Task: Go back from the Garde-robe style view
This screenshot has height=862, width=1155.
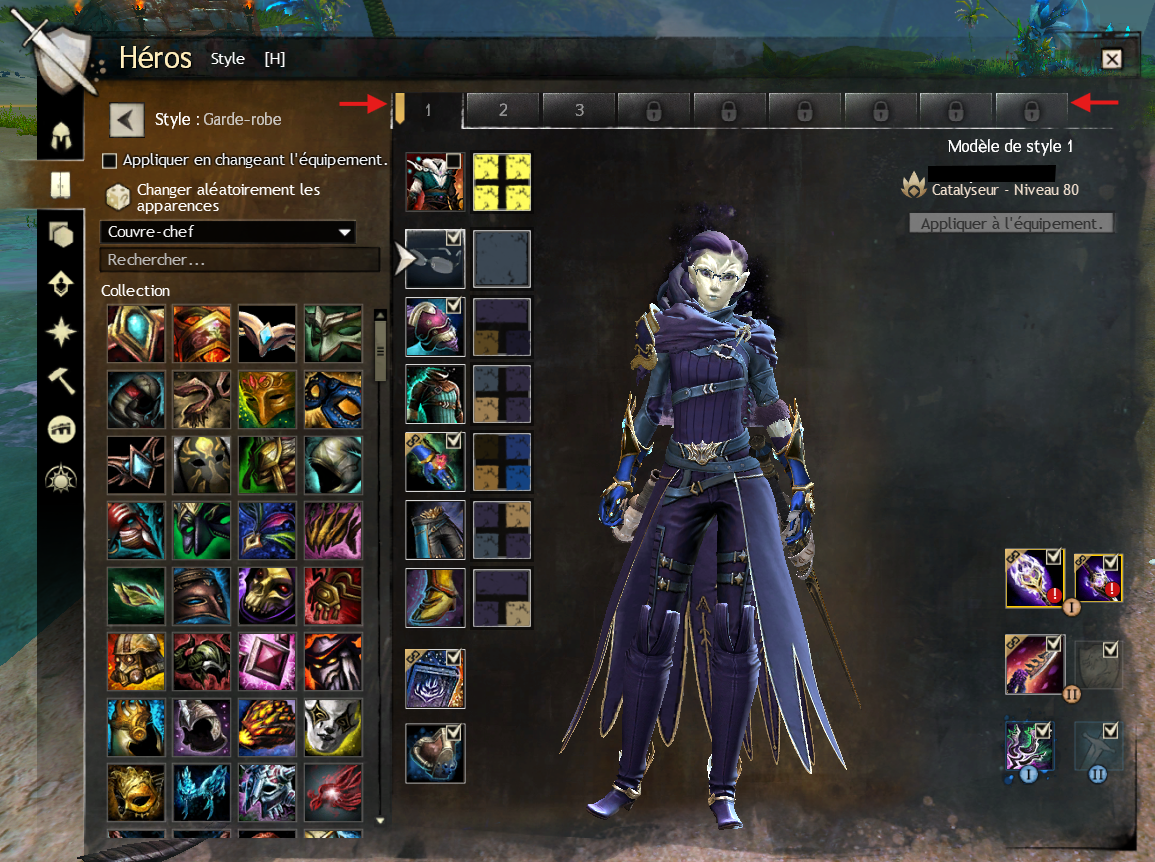Action: [x=127, y=120]
